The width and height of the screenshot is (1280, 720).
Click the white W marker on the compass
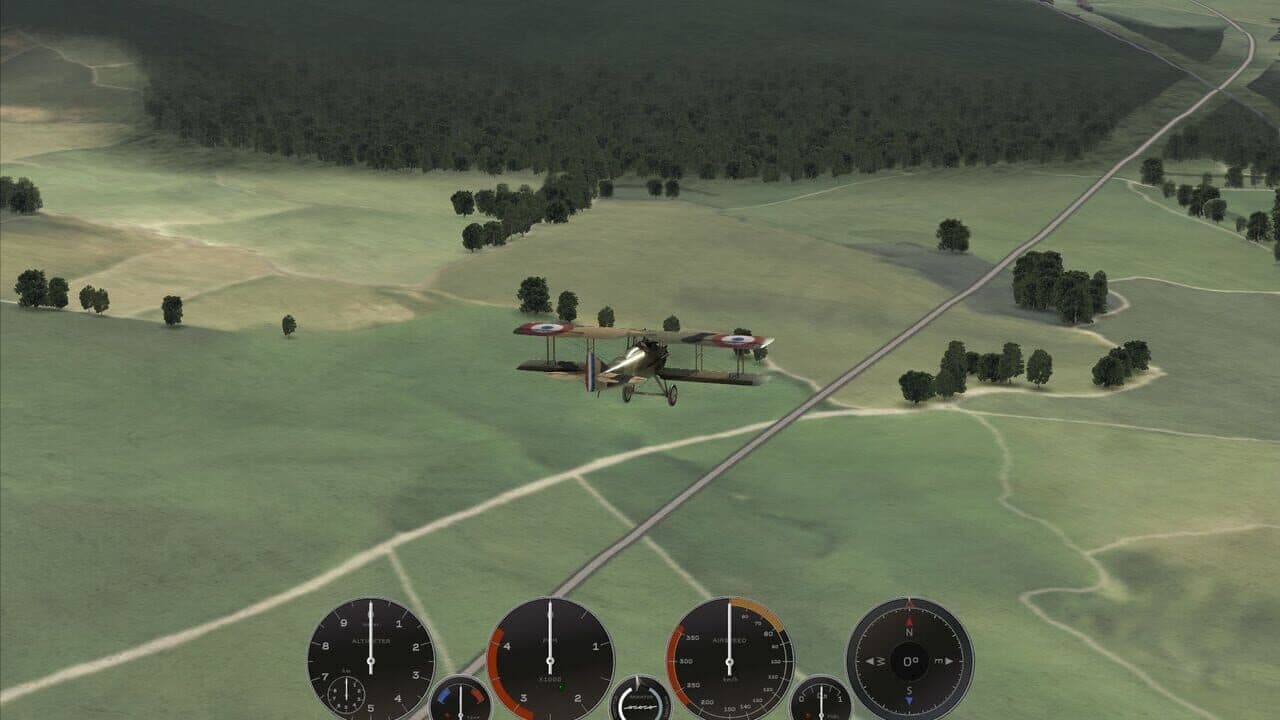click(880, 660)
